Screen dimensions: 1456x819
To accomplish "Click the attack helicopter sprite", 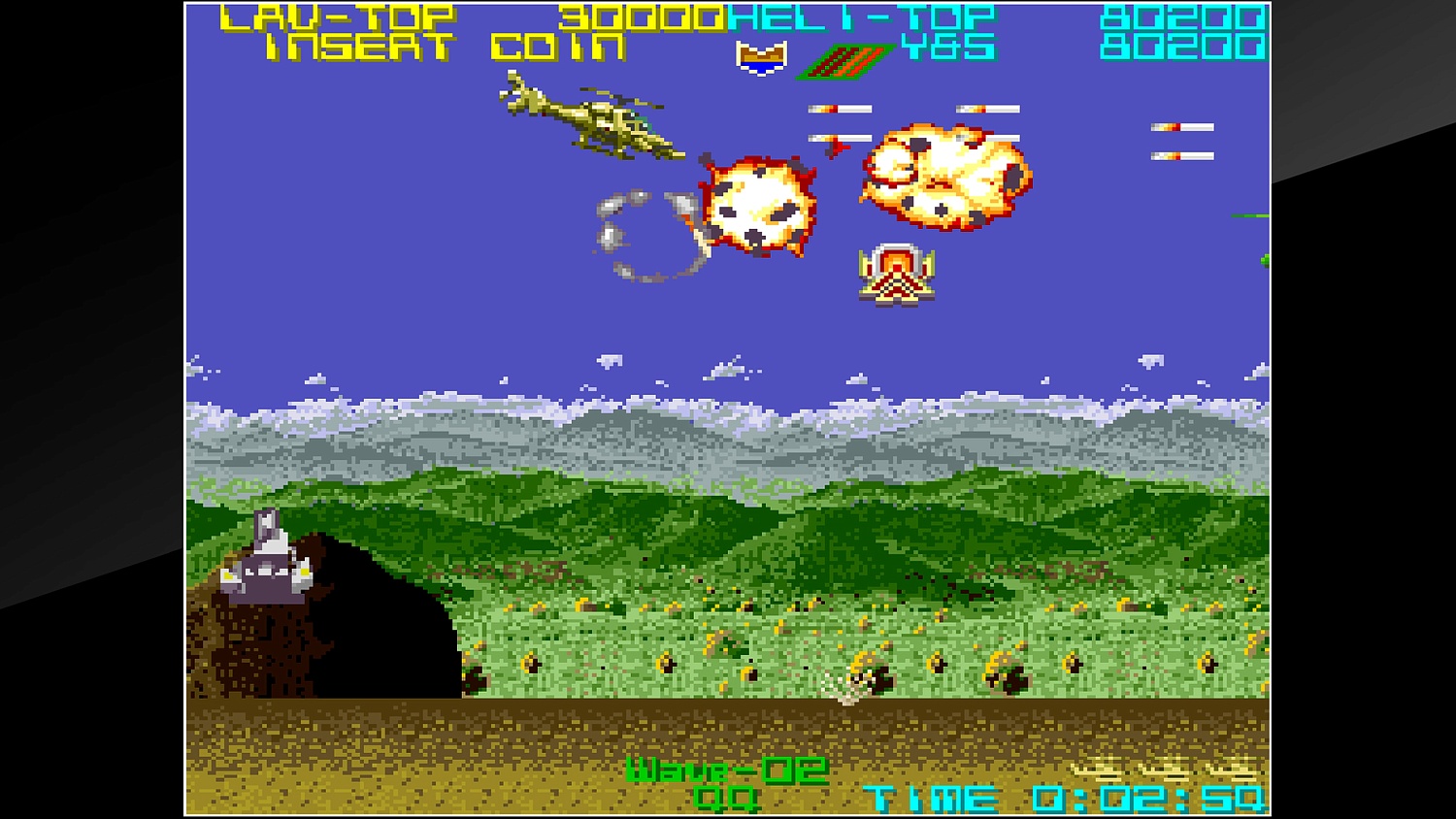I will tap(592, 121).
